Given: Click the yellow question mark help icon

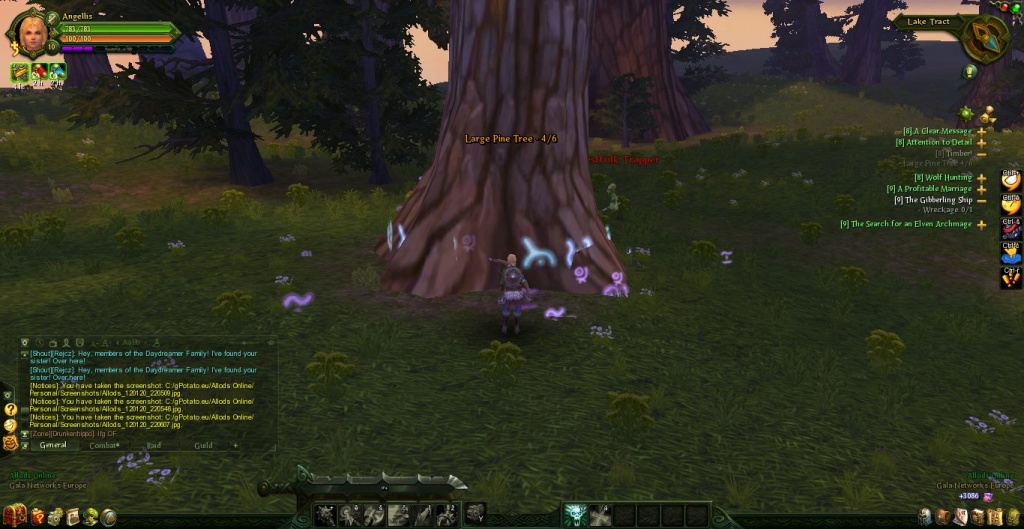Looking at the screenshot, I should coord(10,409).
